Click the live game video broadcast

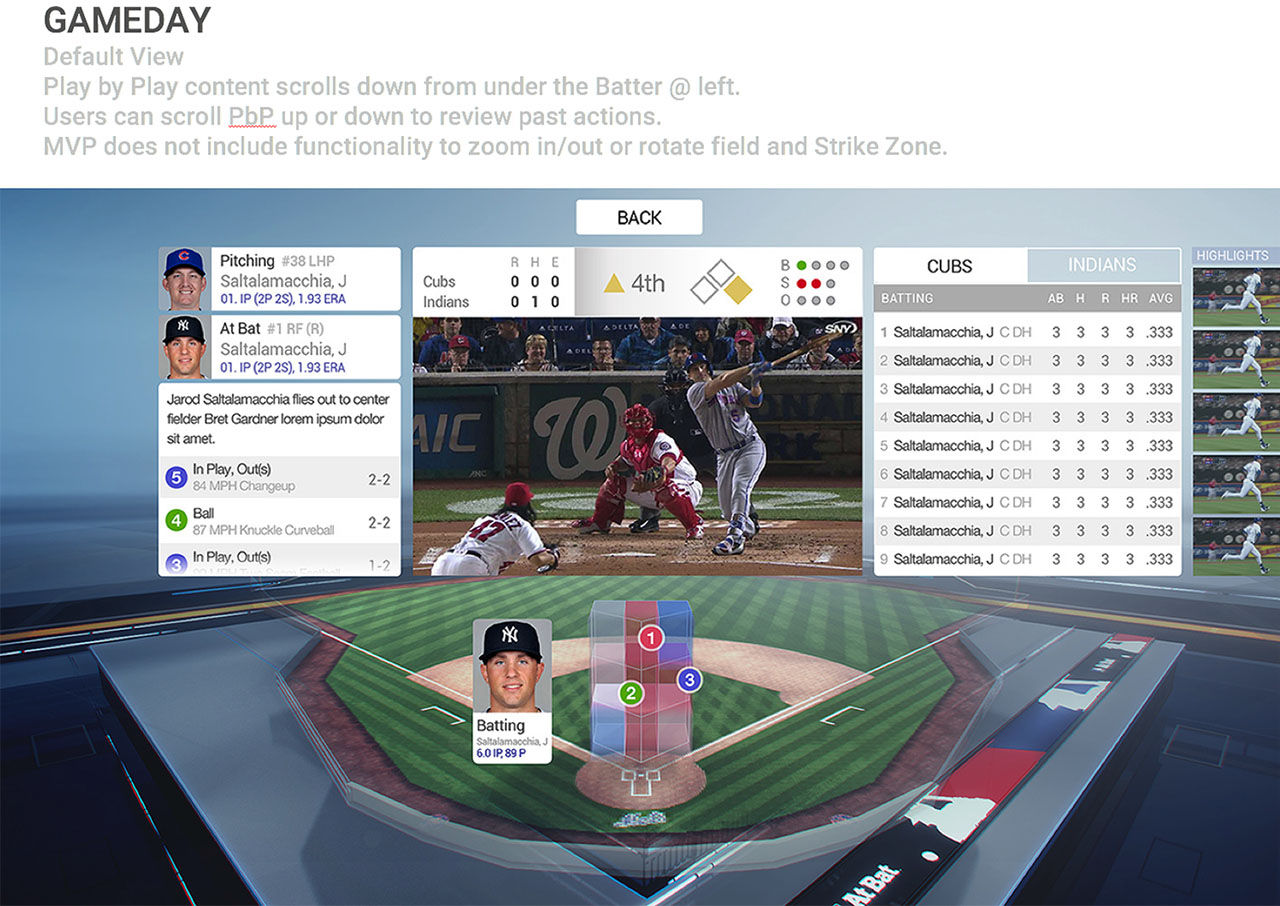pyautogui.click(x=637, y=445)
